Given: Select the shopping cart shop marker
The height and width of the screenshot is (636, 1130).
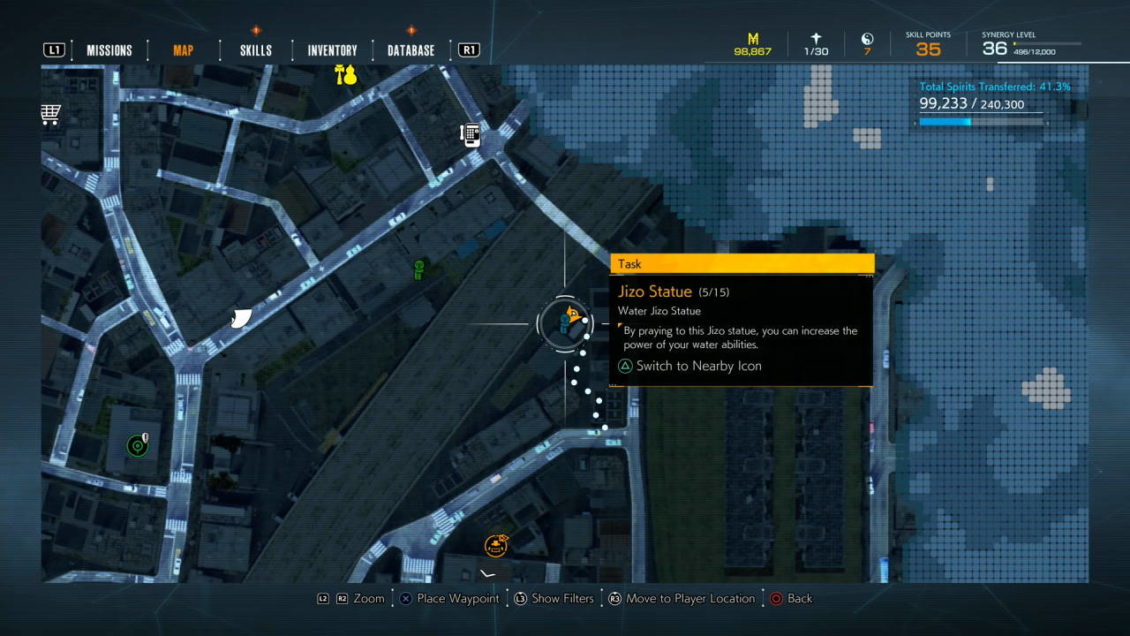Looking at the screenshot, I should 51,115.
